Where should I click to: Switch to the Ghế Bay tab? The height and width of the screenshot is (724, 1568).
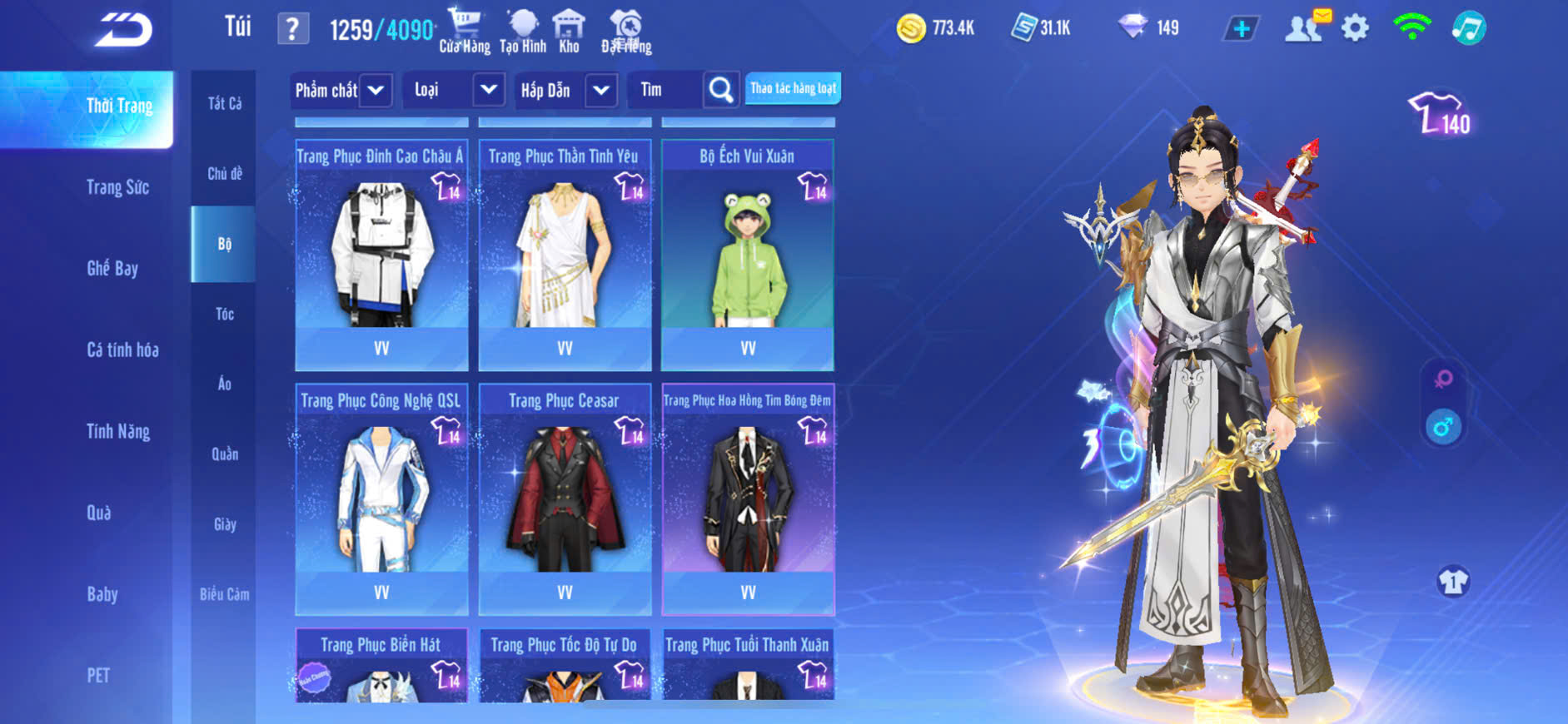112,268
